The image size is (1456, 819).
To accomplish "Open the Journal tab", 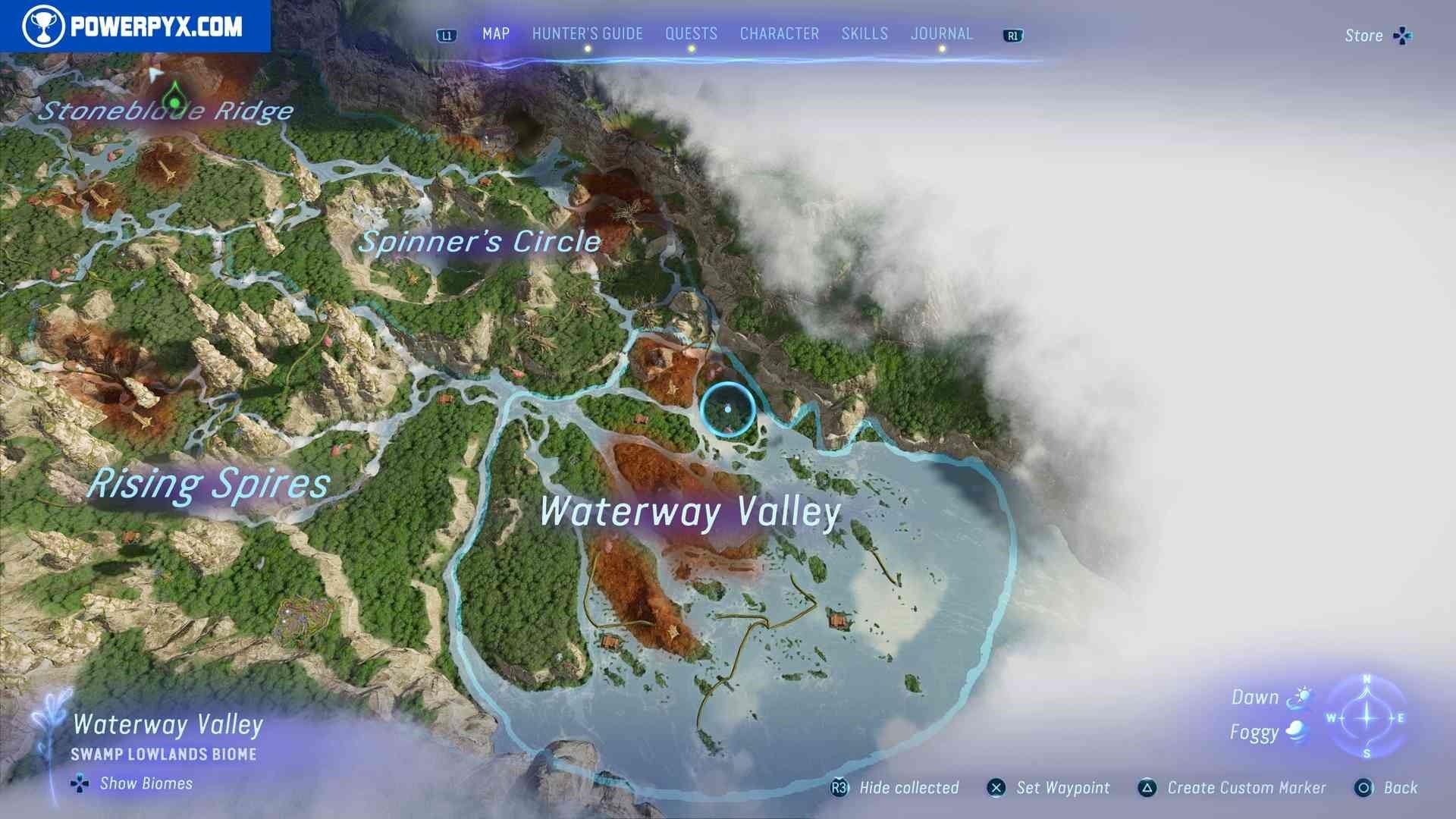I will (941, 34).
